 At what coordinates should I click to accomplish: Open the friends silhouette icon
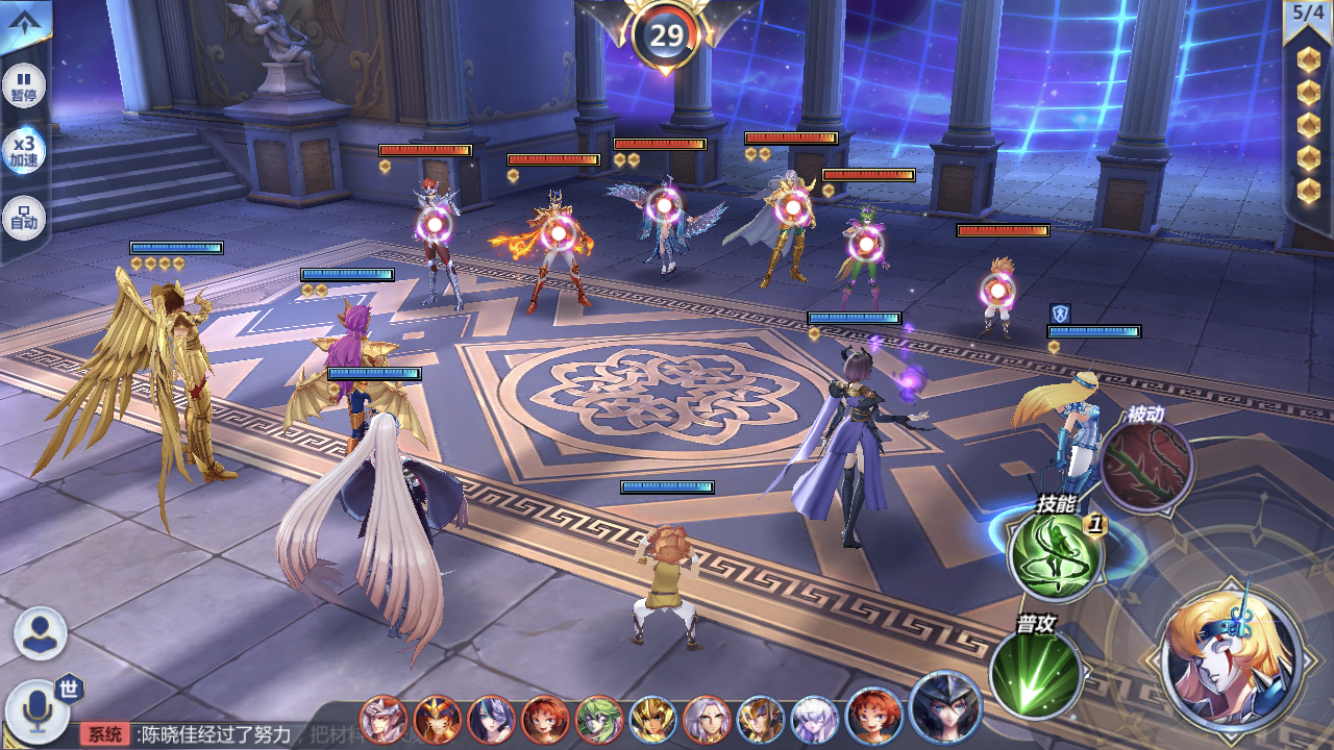pyautogui.click(x=41, y=634)
